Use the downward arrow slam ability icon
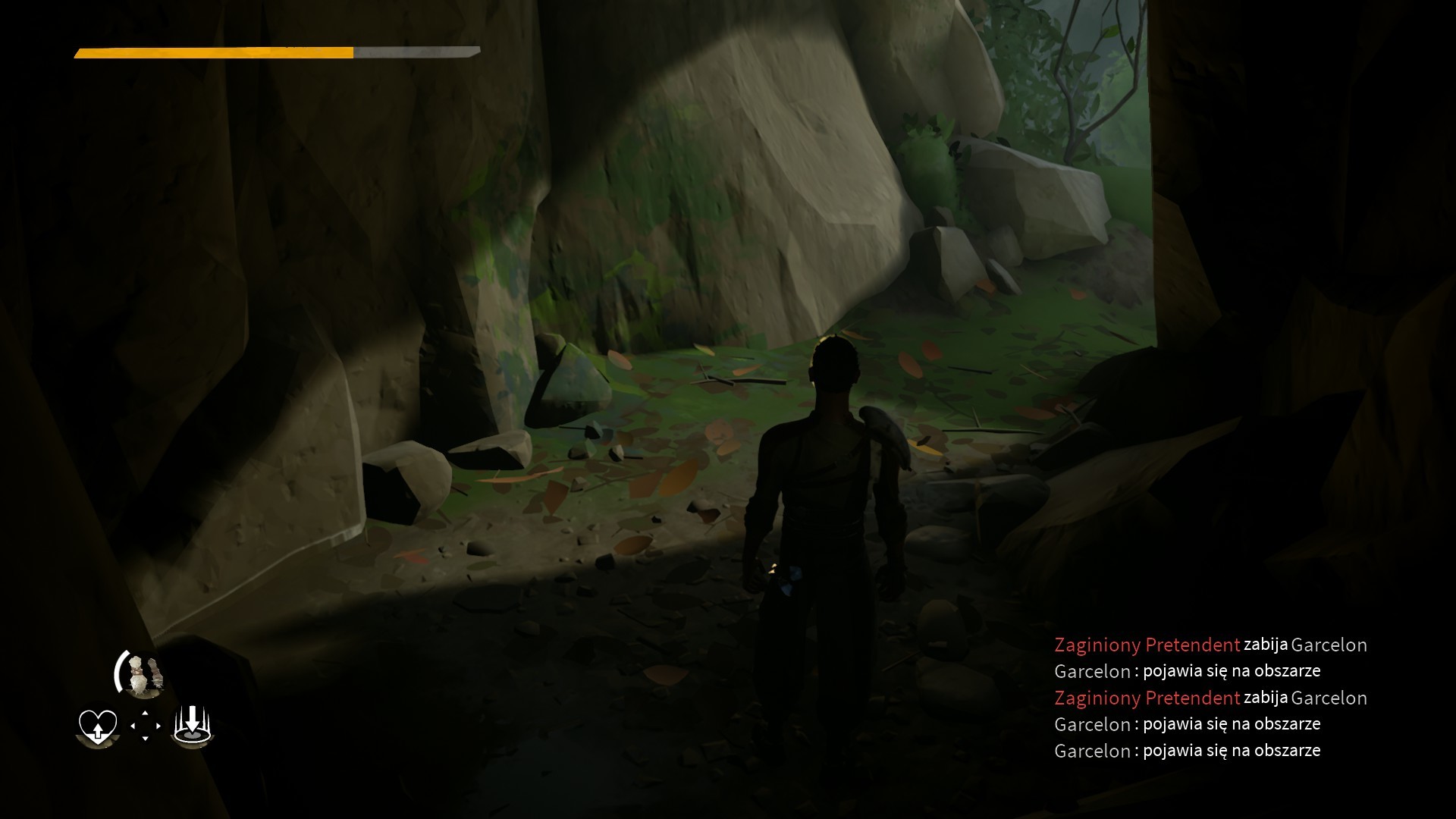The width and height of the screenshot is (1456, 819). [193, 725]
